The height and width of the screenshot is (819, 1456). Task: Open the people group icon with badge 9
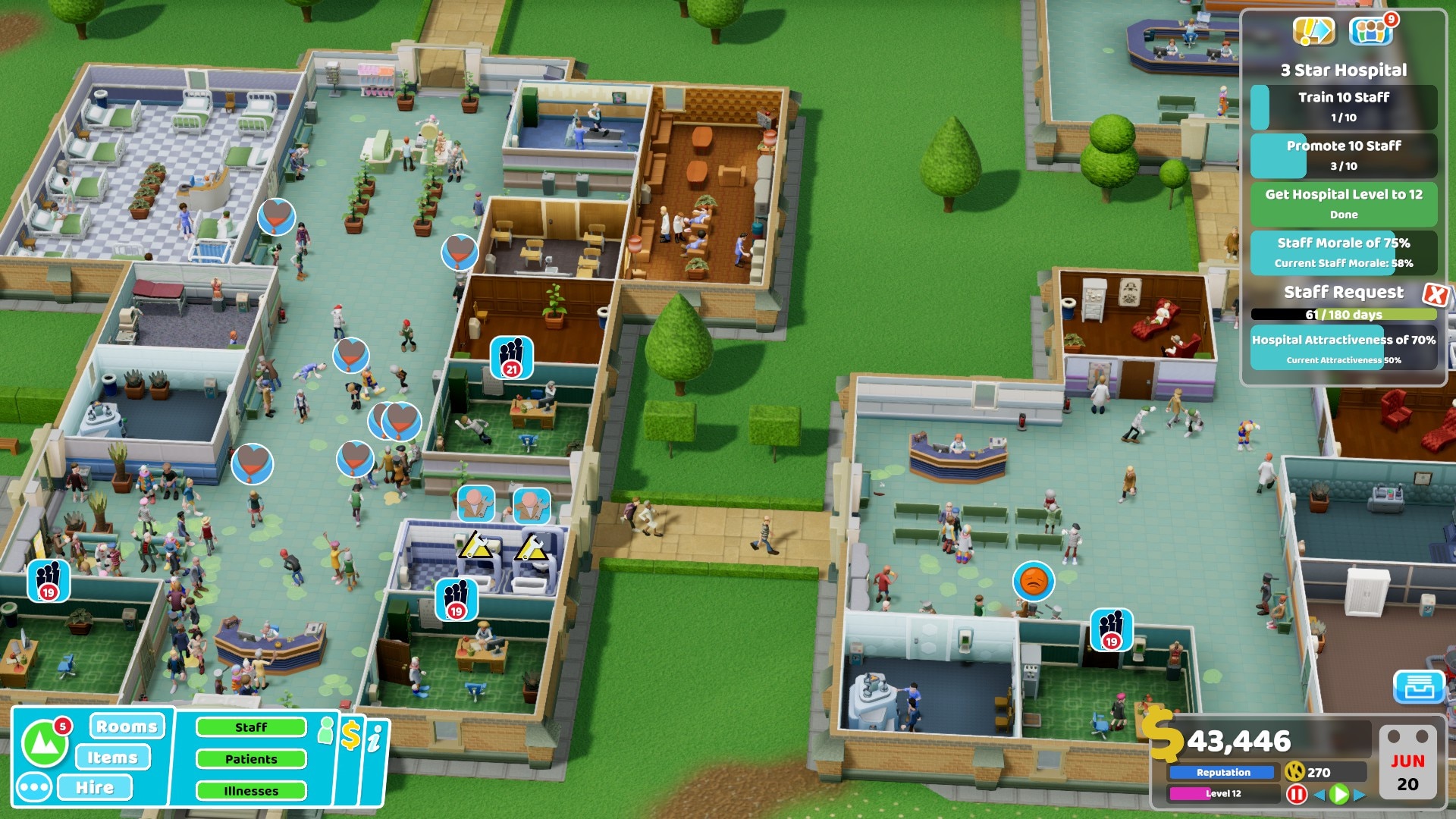pos(1370,32)
